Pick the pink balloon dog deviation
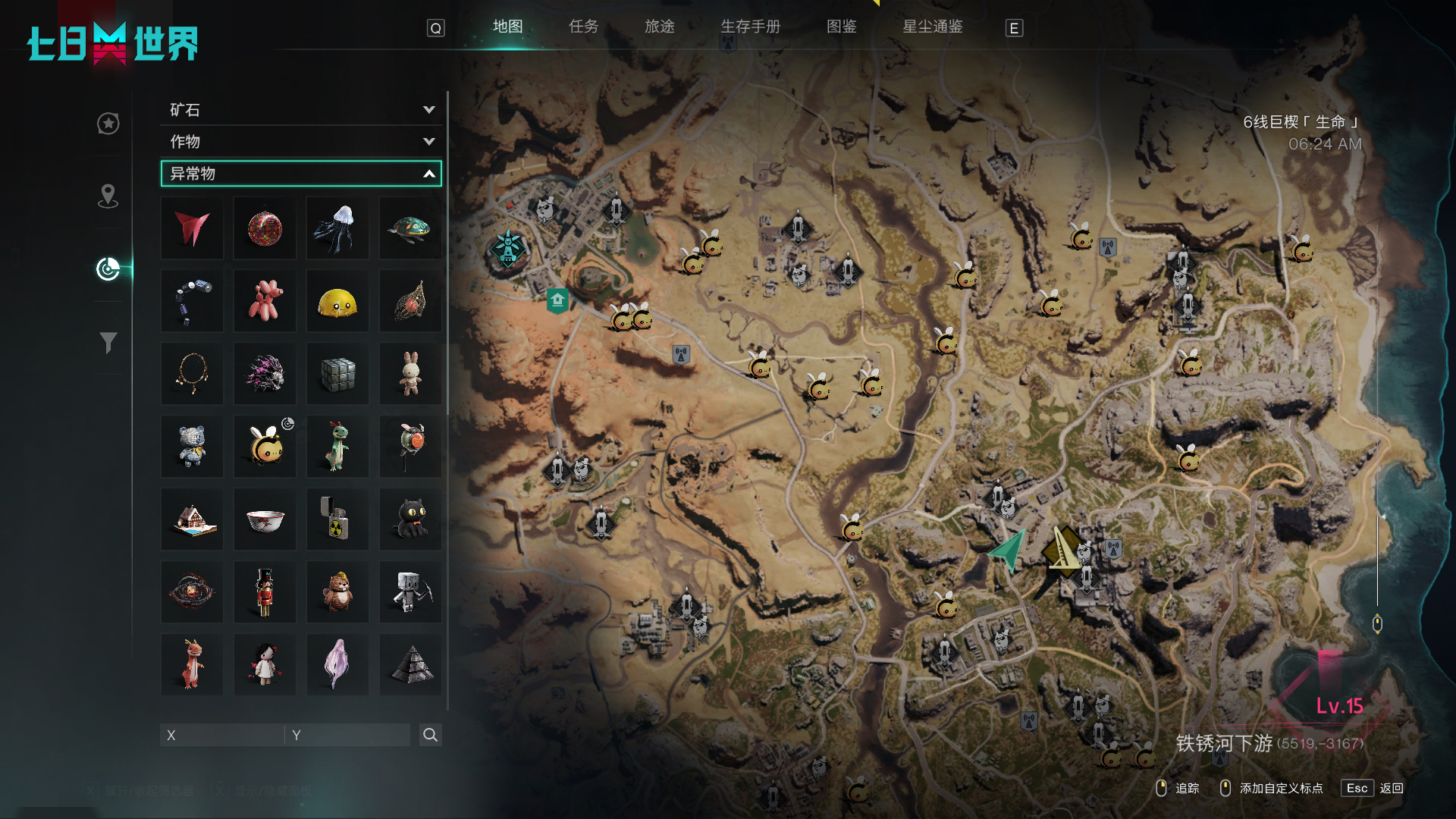 [x=265, y=301]
